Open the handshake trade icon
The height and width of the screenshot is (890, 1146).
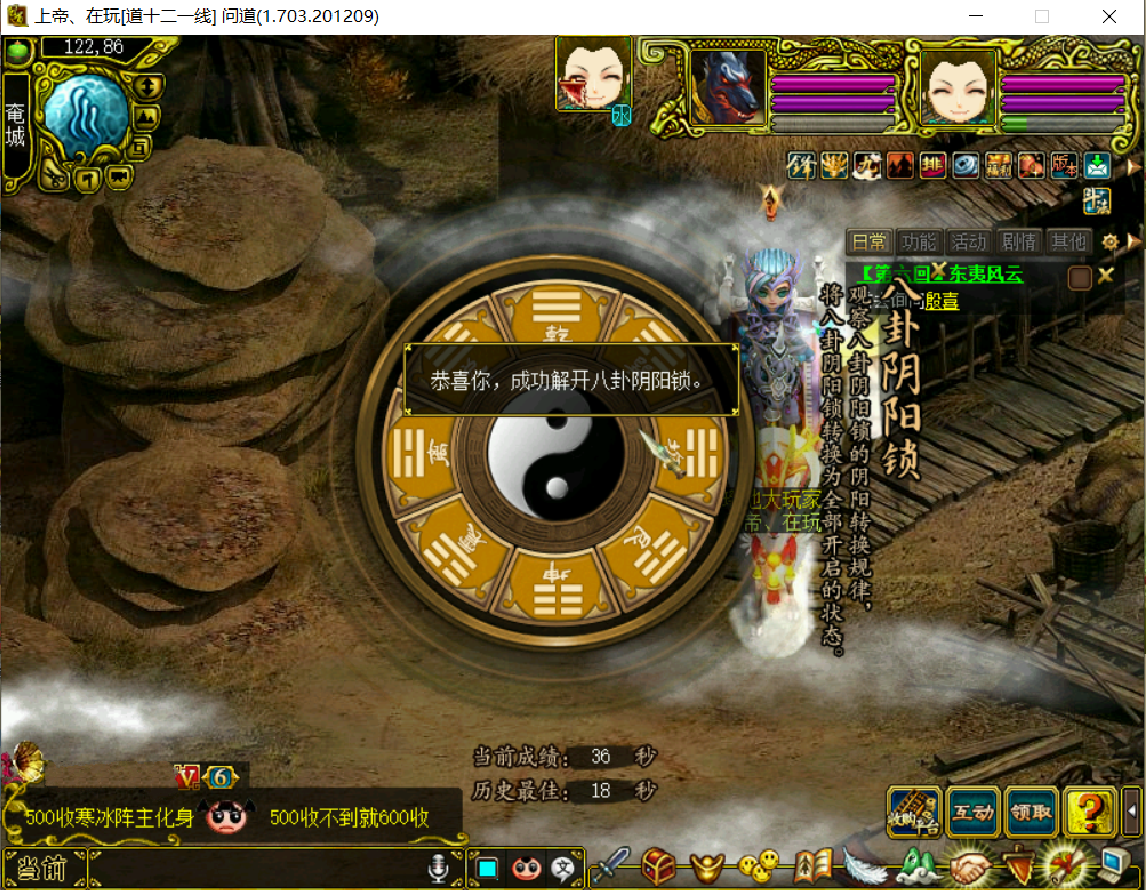point(968,866)
